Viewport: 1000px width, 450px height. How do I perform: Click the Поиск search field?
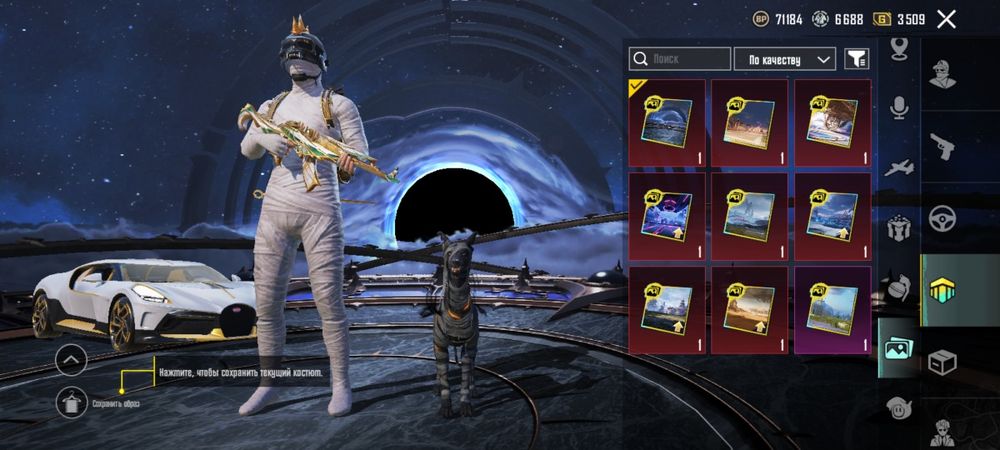tap(682, 60)
